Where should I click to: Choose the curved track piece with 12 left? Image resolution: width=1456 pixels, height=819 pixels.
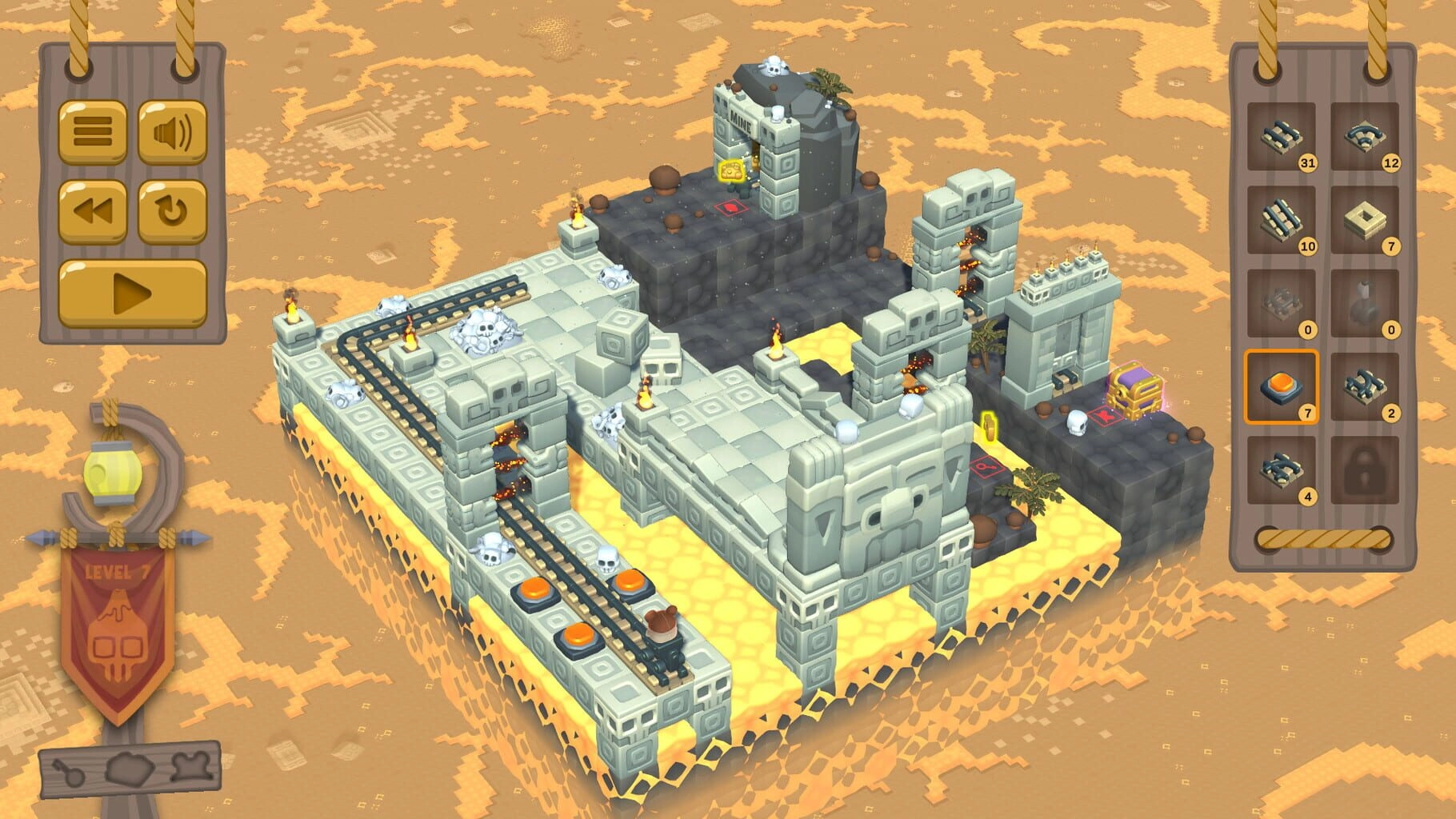(1366, 137)
